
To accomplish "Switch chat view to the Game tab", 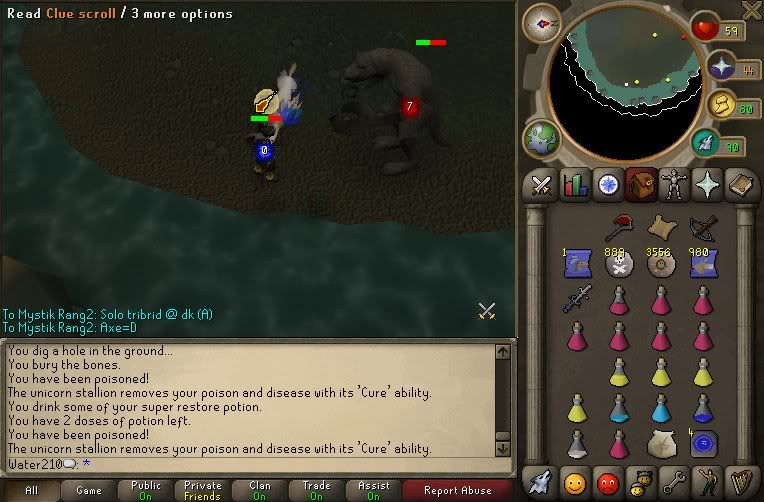I will pos(89,490).
